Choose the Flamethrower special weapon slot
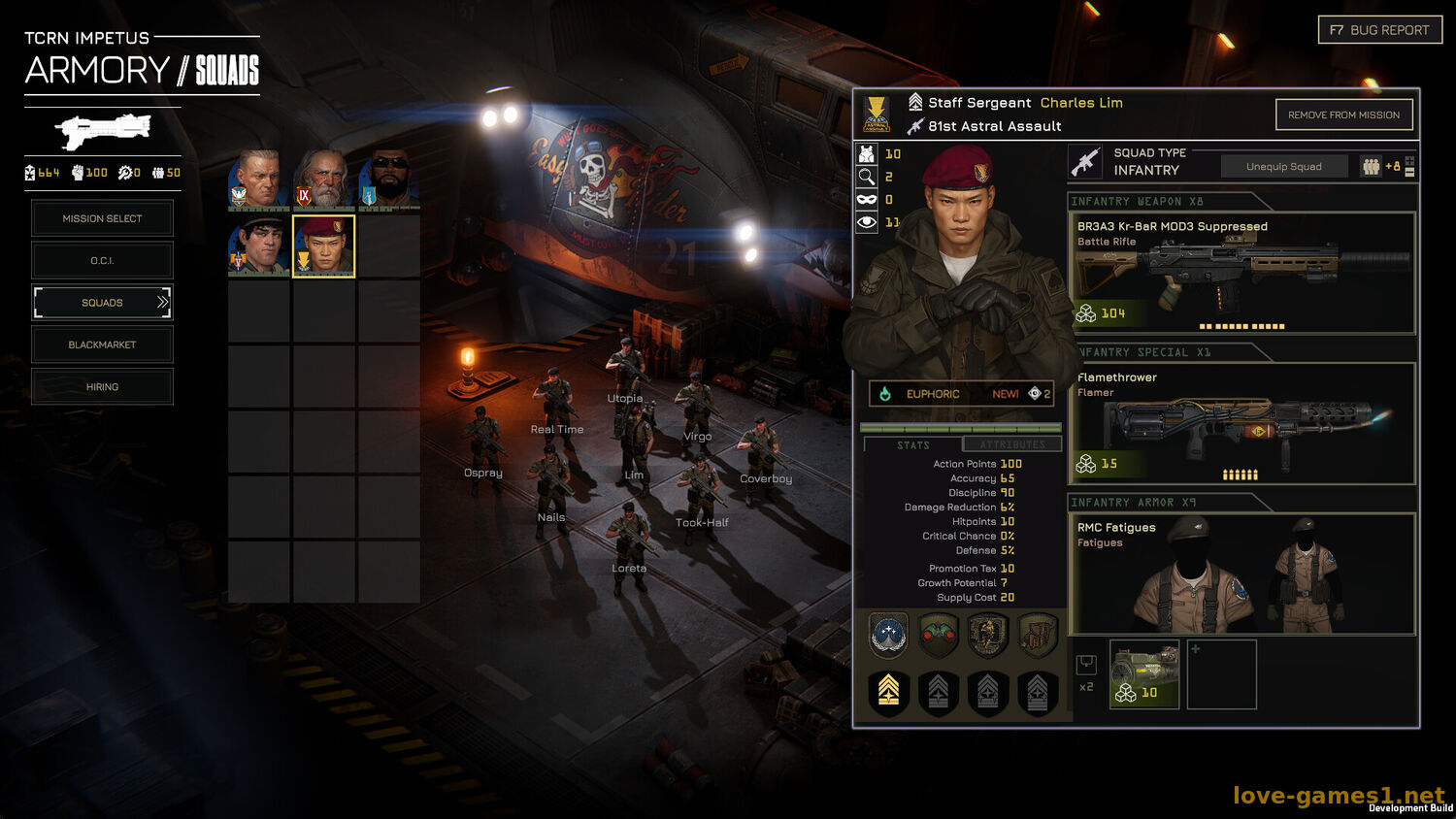Image resolution: width=1456 pixels, height=819 pixels. click(1242, 423)
